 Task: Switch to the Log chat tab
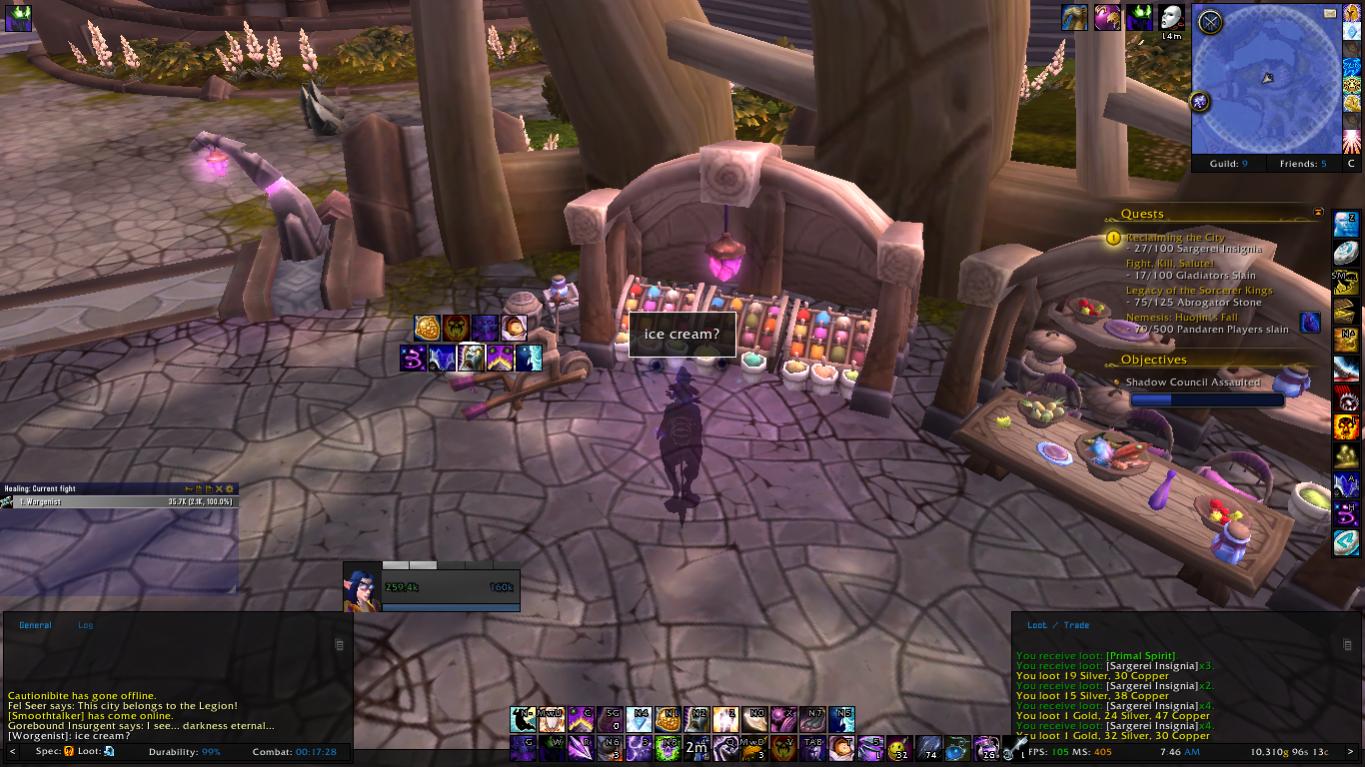[86, 625]
